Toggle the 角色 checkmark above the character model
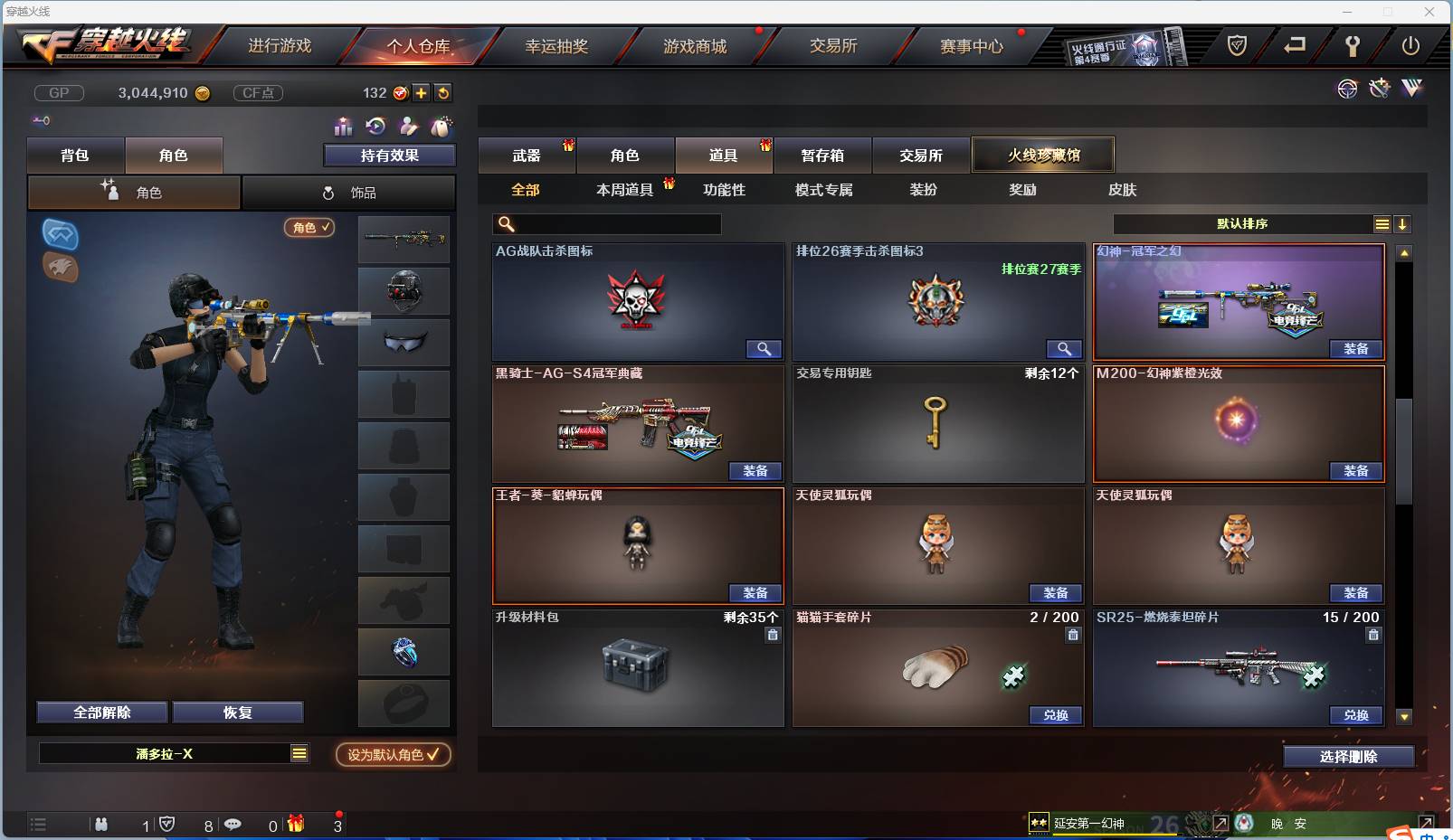This screenshot has width=1453, height=840. tap(310, 228)
